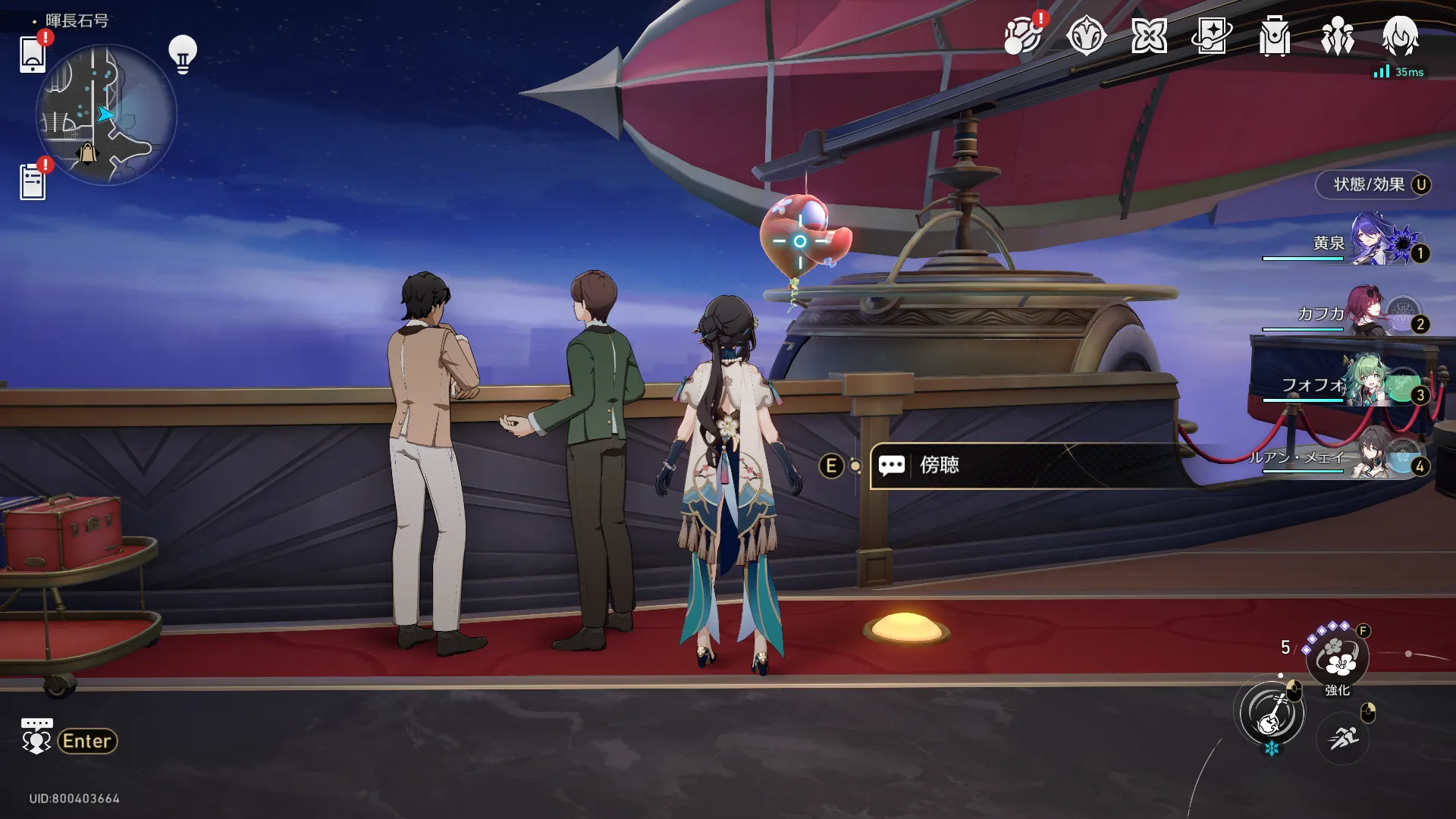This screenshot has width=1456, height=819.
Task: Open the circular minimap
Action: [106, 114]
